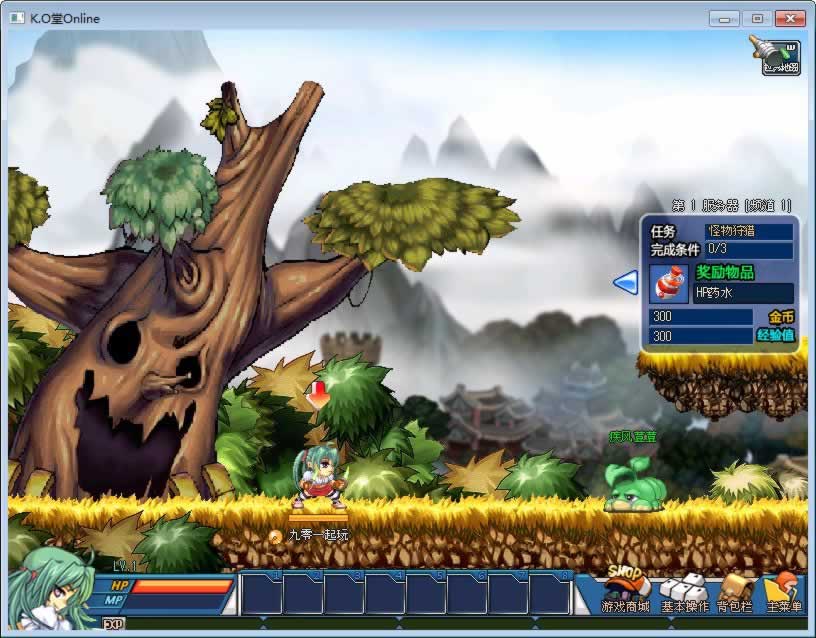Open the 主菜单 main menu
The image size is (816, 638).
tap(784, 593)
